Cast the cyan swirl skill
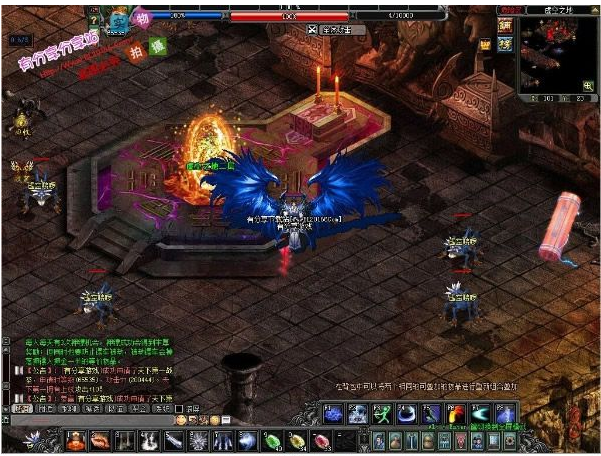This screenshot has width=601, height=456. (x=482, y=414)
